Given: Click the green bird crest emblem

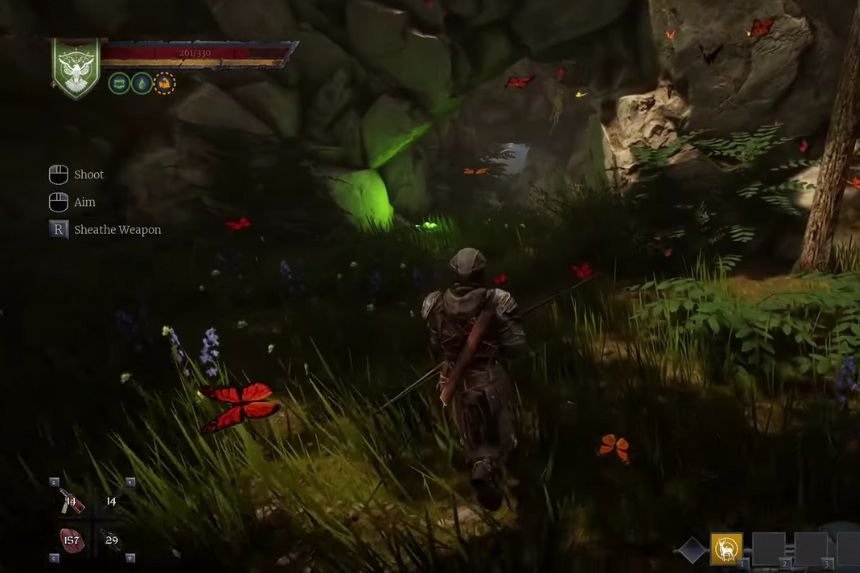Looking at the screenshot, I should (x=76, y=67).
